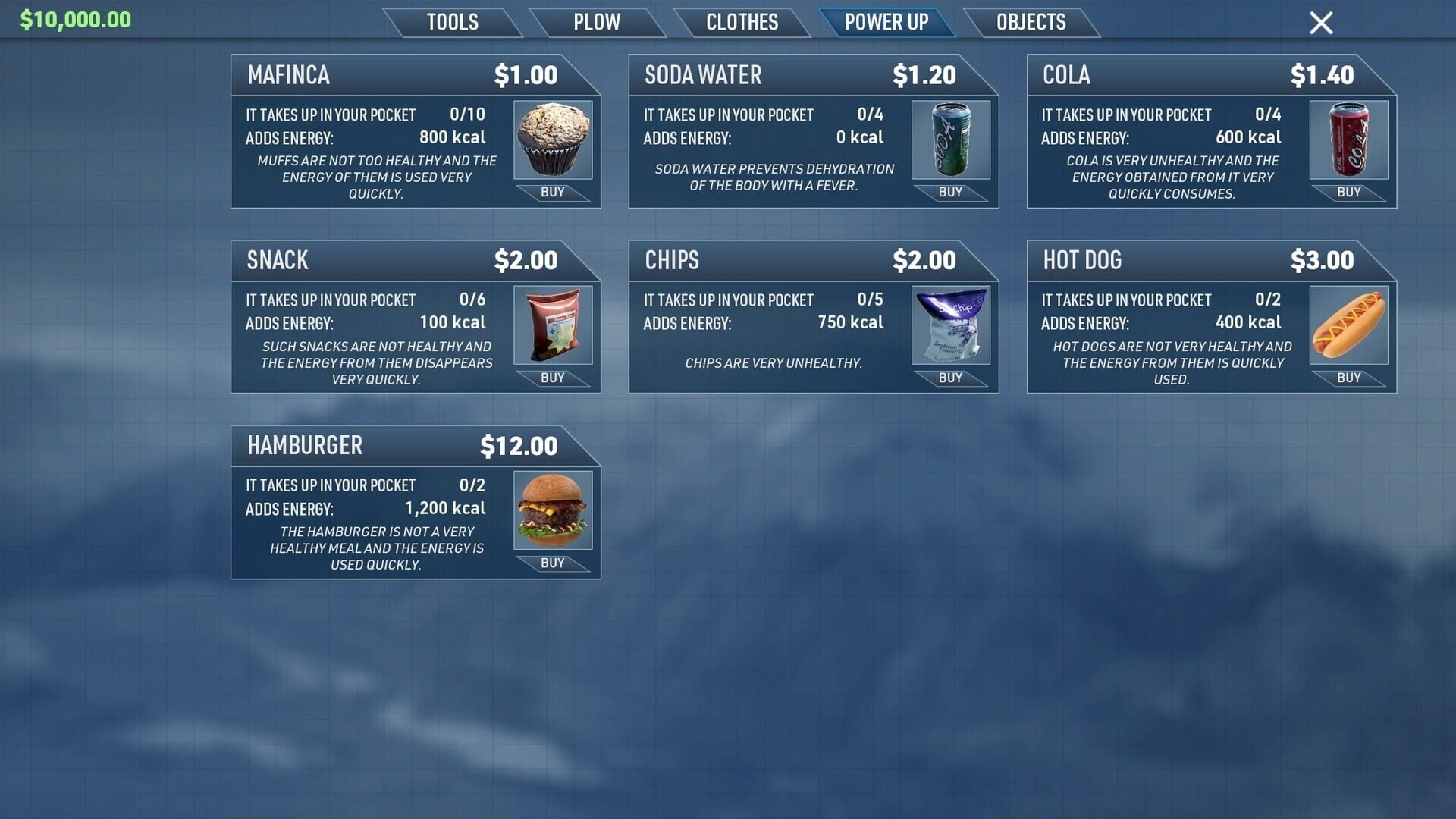The height and width of the screenshot is (819, 1456).
Task: Select the Clothes tab
Action: 742,22
